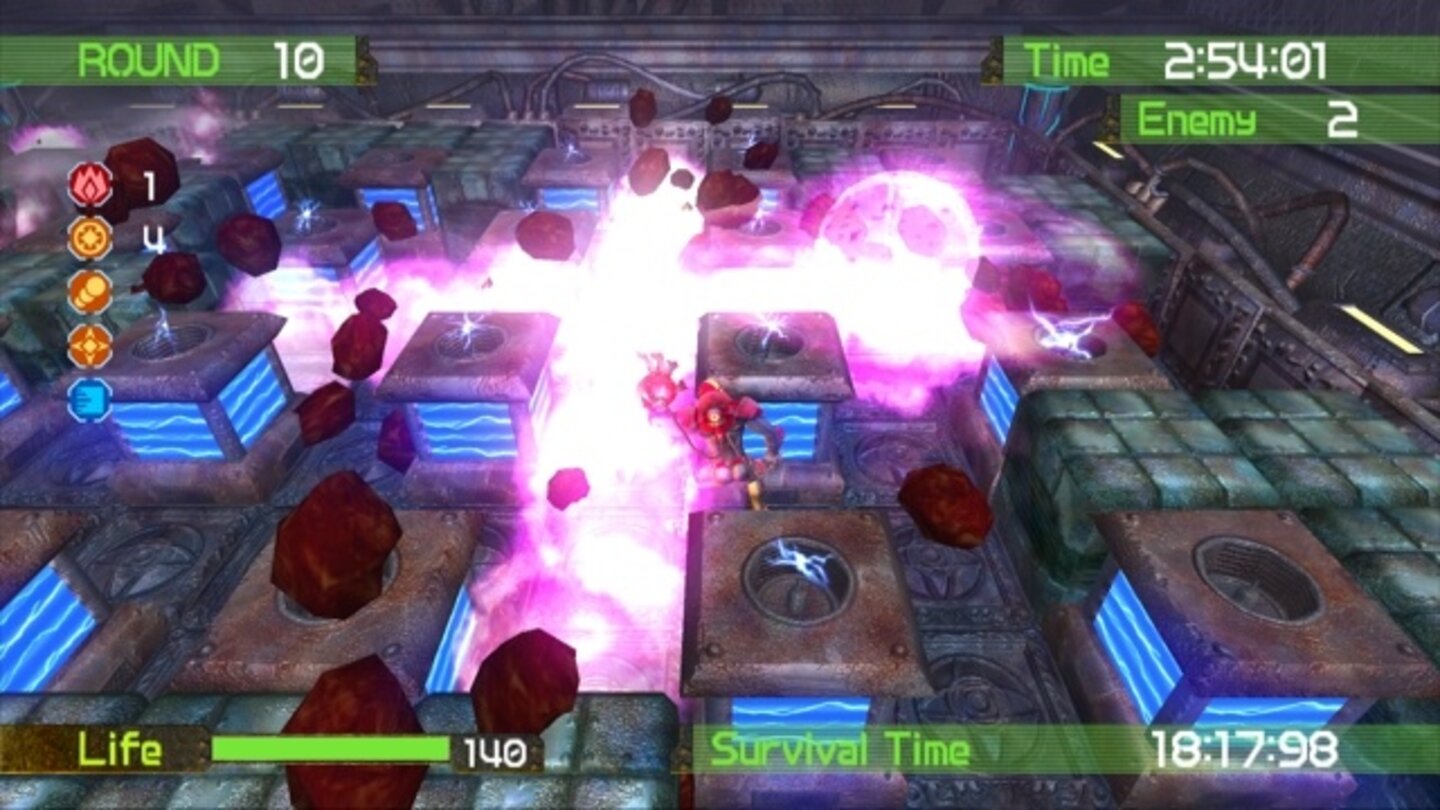The height and width of the screenshot is (810, 1440).
Task: Click the bomb count power-up icon
Action: pos(88,237)
